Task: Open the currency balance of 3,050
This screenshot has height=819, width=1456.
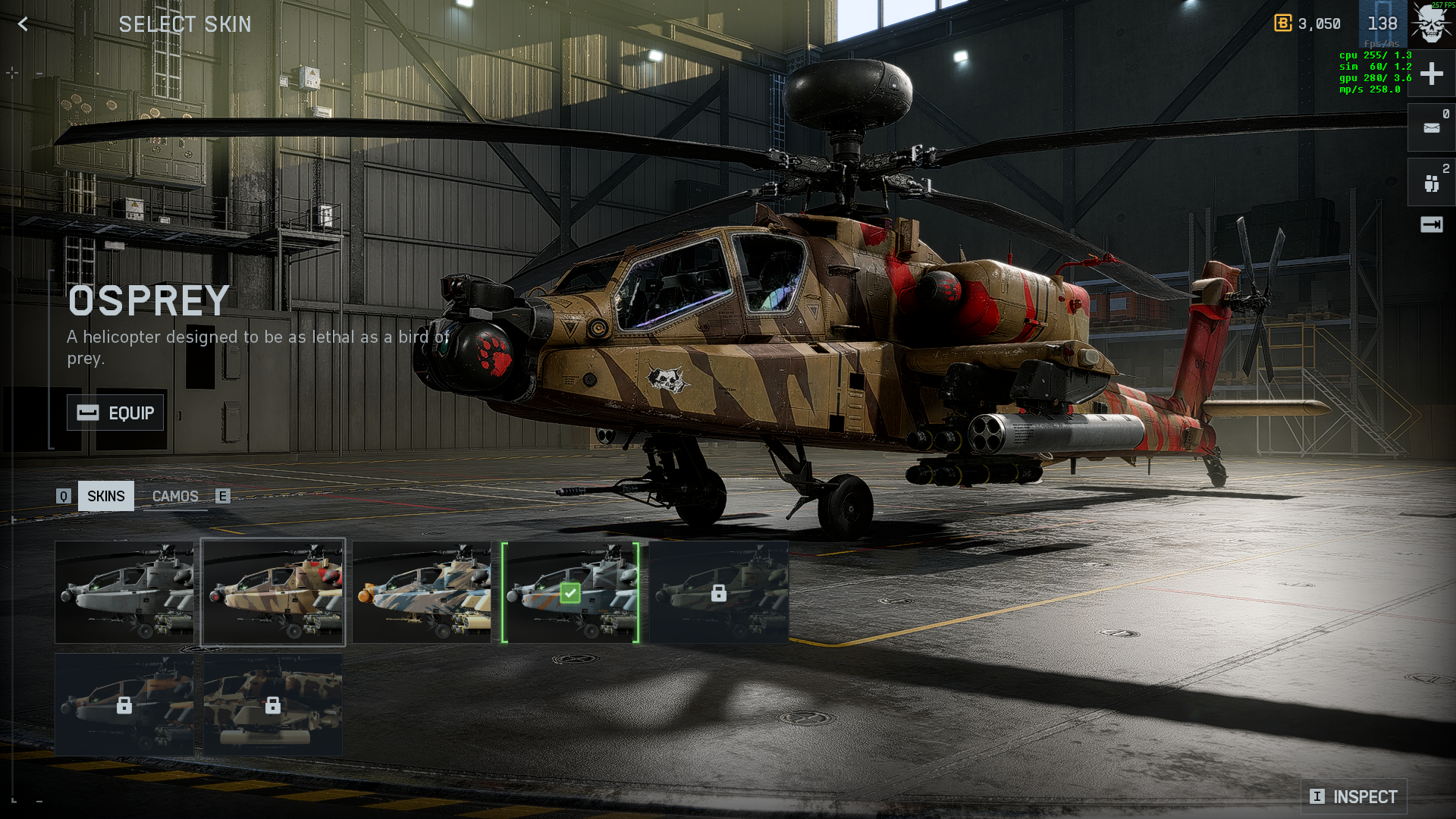Action: pyautogui.click(x=1308, y=24)
